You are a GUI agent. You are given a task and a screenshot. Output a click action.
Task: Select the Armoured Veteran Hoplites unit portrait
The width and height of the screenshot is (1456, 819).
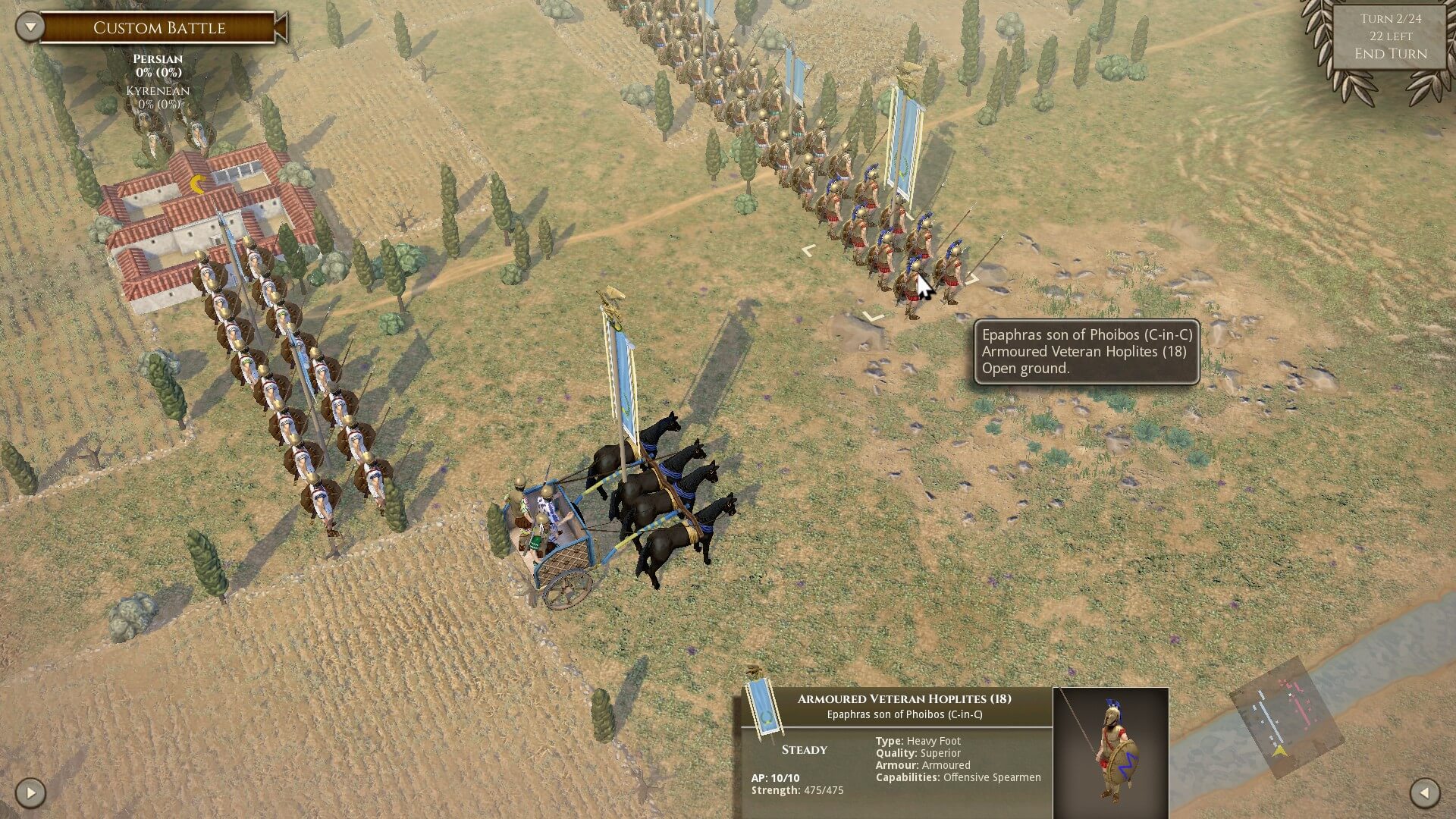click(1110, 752)
